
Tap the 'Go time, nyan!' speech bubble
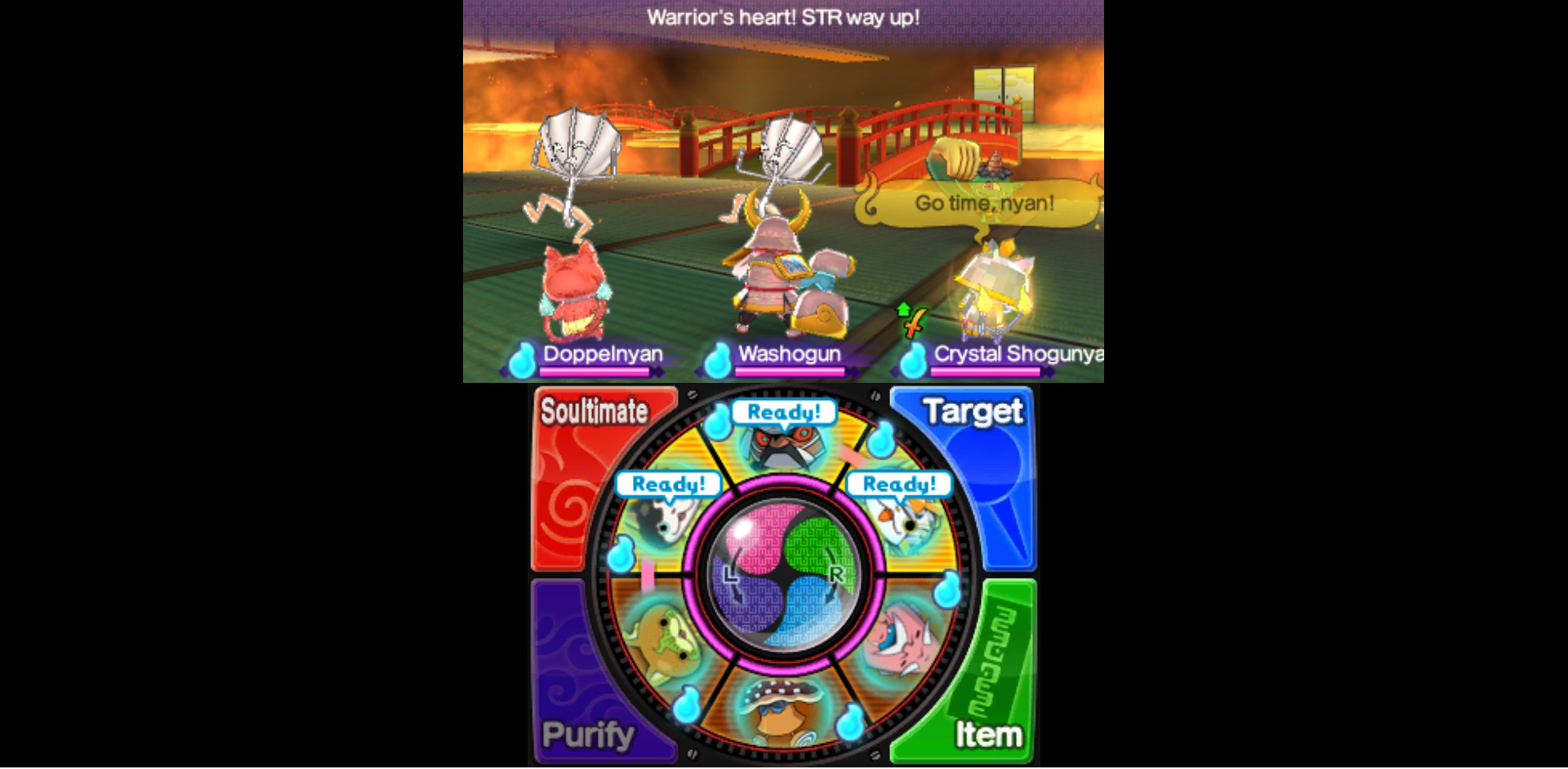982,204
